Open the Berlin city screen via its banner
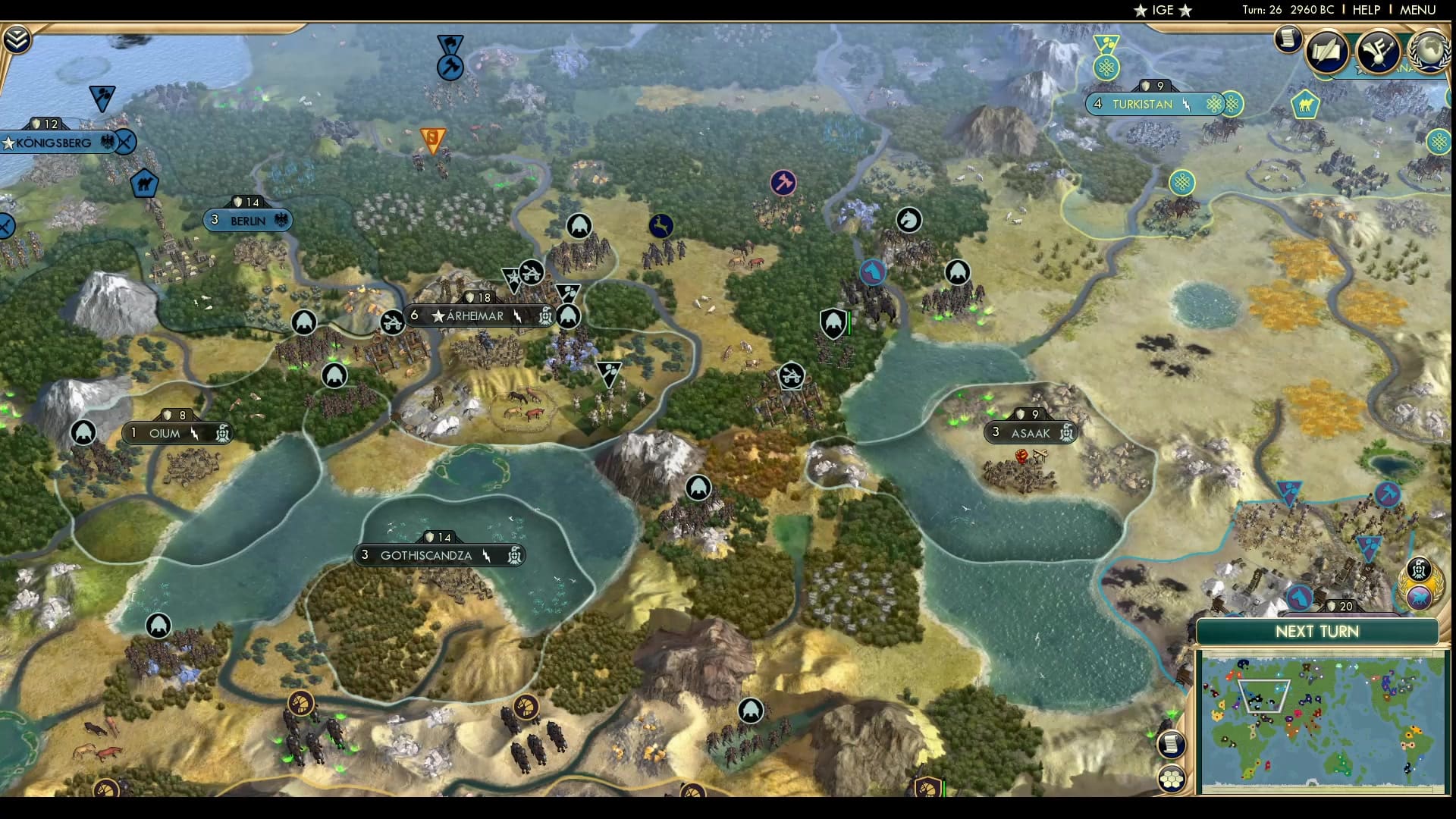The image size is (1456, 819). click(x=248, y=220)
